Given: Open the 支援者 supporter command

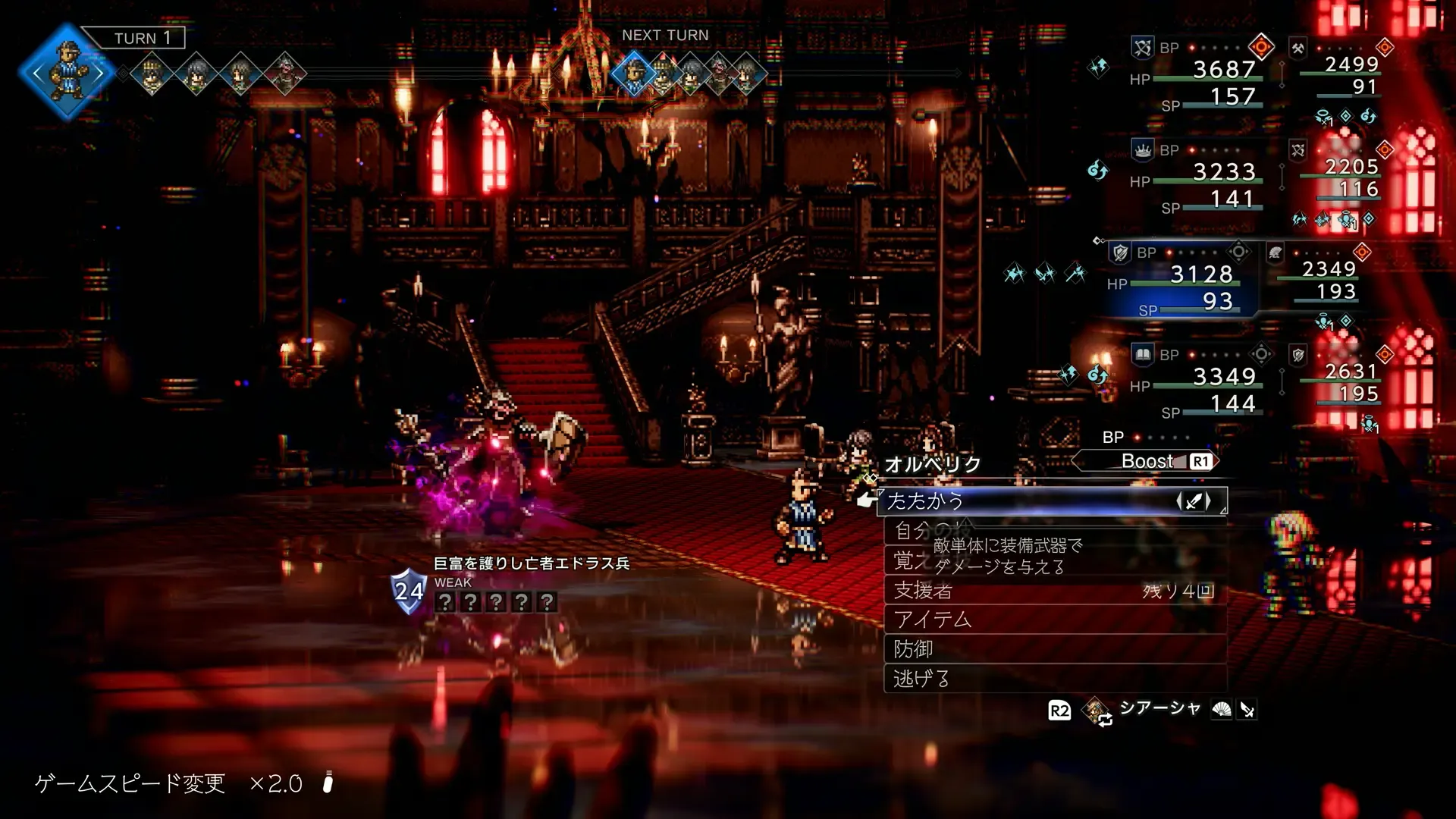Looking at the screenshot, I should click(x=1054, y=590).
